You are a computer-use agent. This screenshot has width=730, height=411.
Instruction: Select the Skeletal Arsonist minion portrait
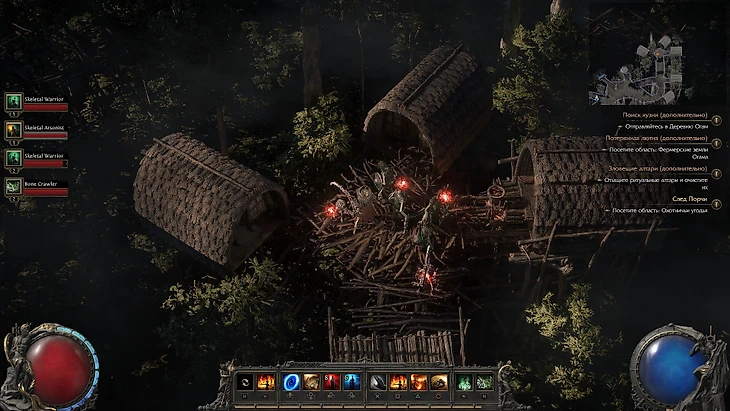14,129
